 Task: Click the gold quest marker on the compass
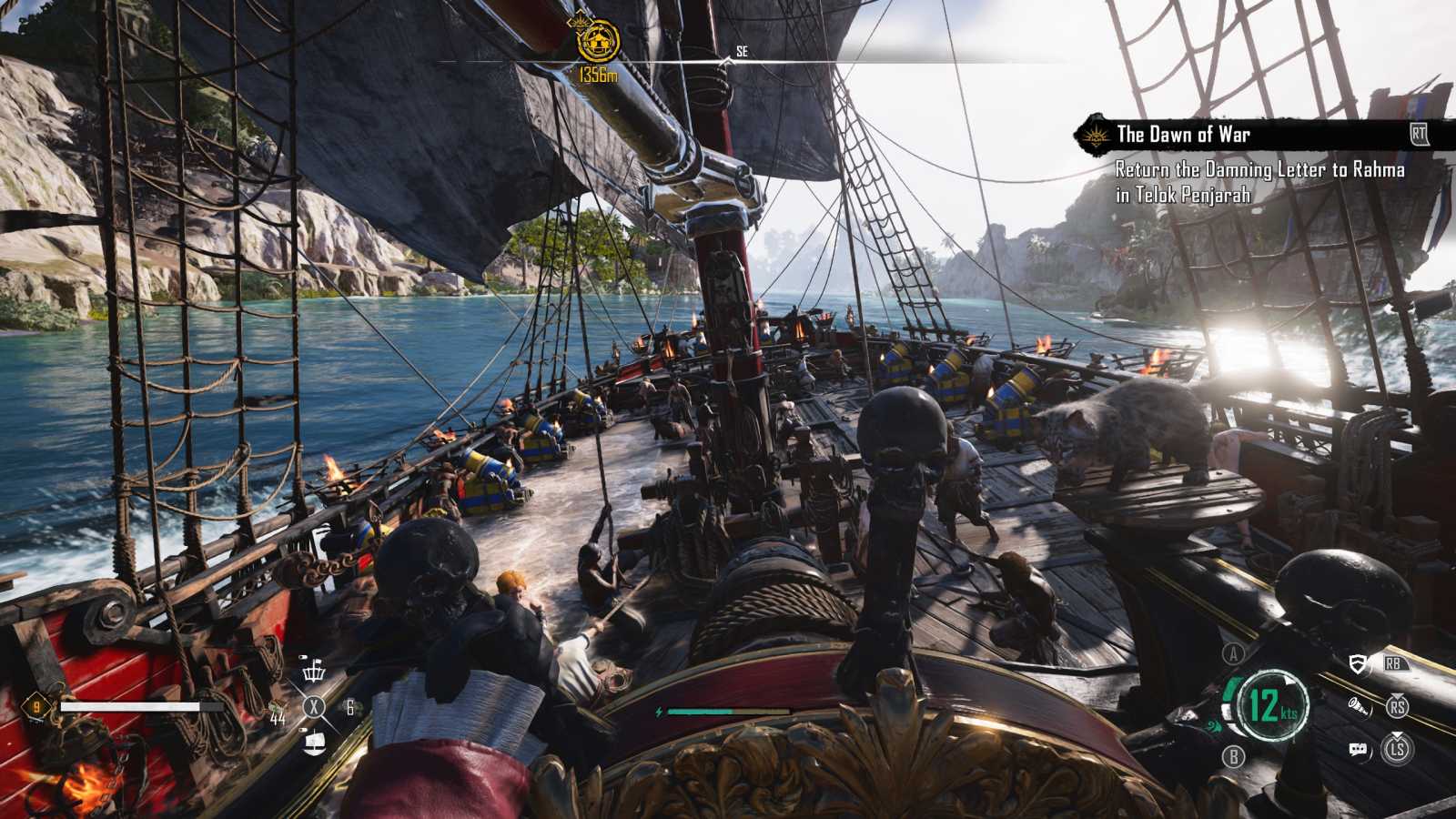click(x=598, y=41)
